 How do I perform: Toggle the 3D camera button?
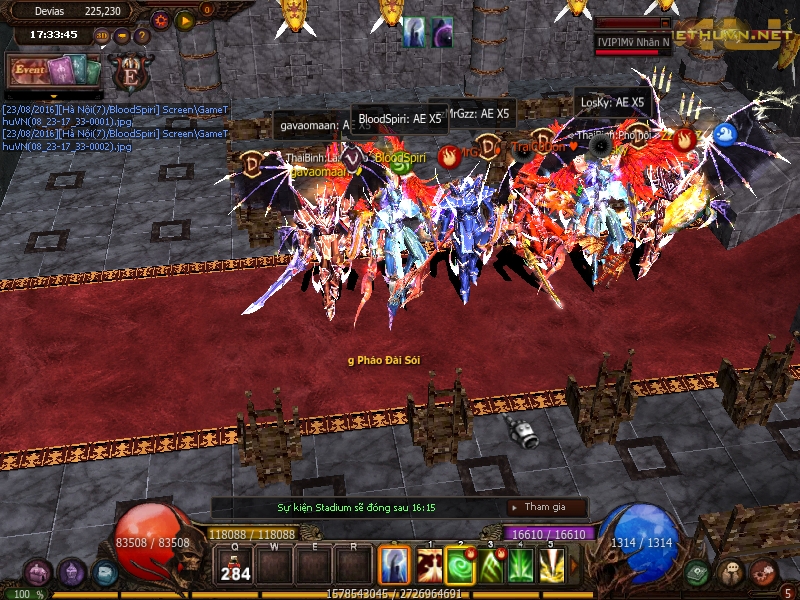point(103,36)
